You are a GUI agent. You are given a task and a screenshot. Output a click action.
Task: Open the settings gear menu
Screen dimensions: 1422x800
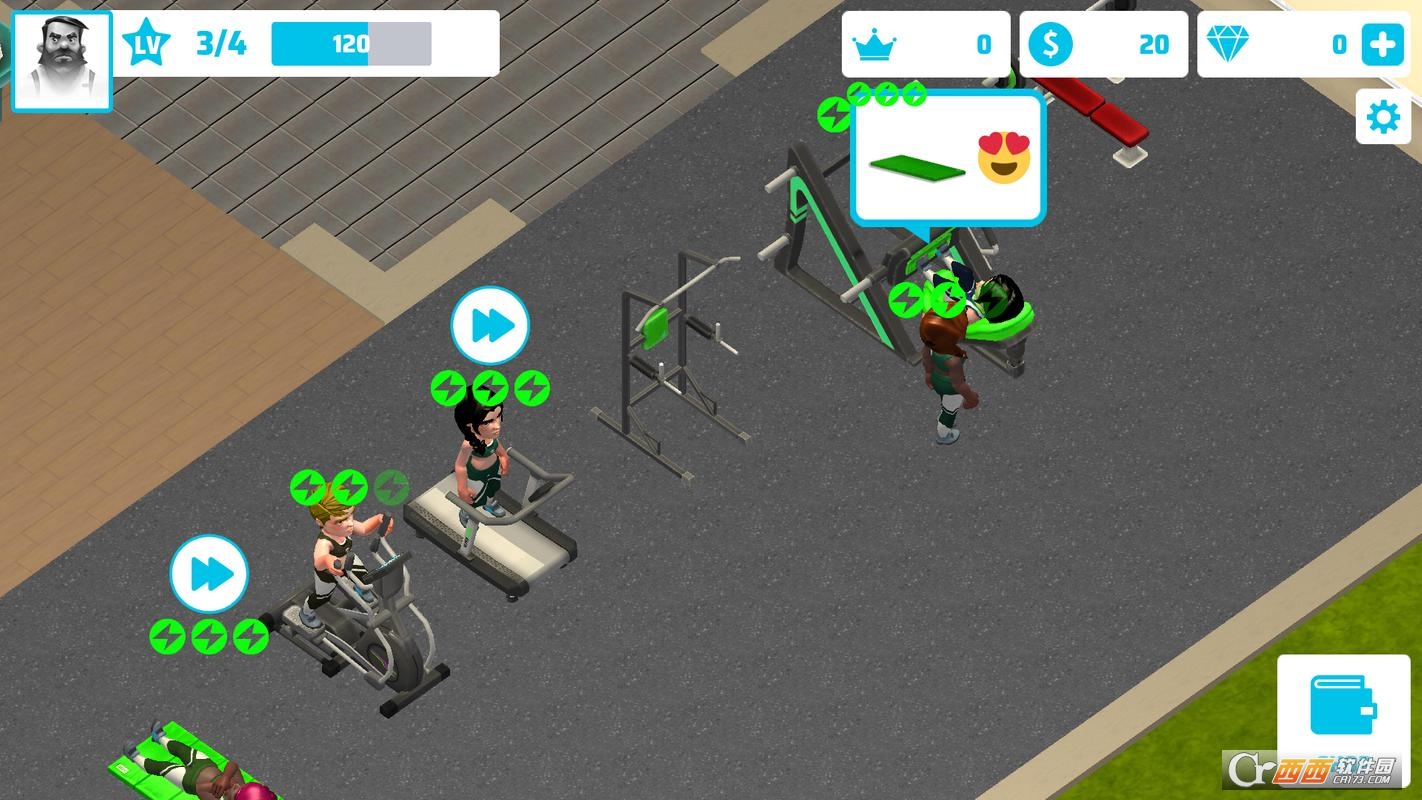[1383, 116]
